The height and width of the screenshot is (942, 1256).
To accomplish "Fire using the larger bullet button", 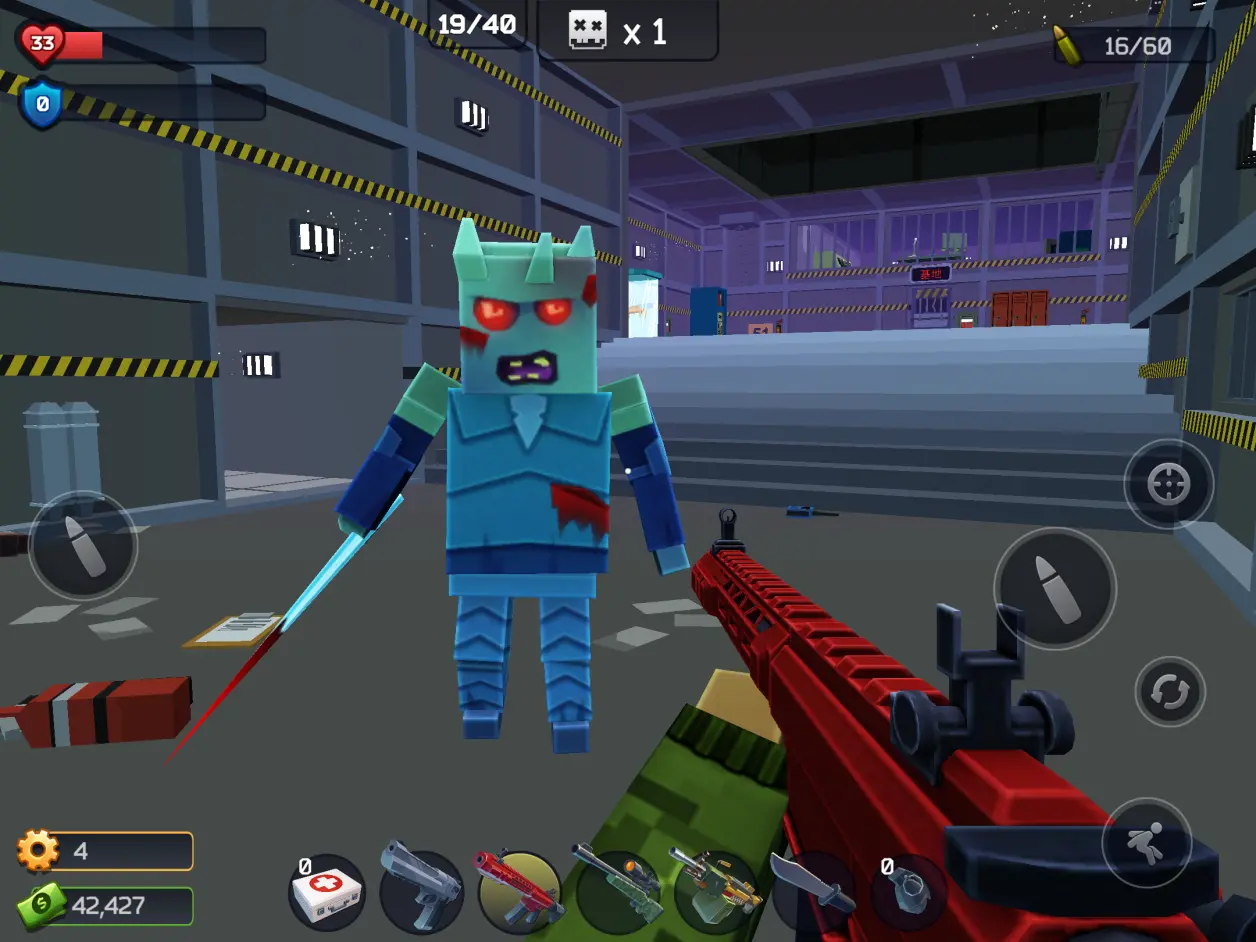I will coord(1054,588).
